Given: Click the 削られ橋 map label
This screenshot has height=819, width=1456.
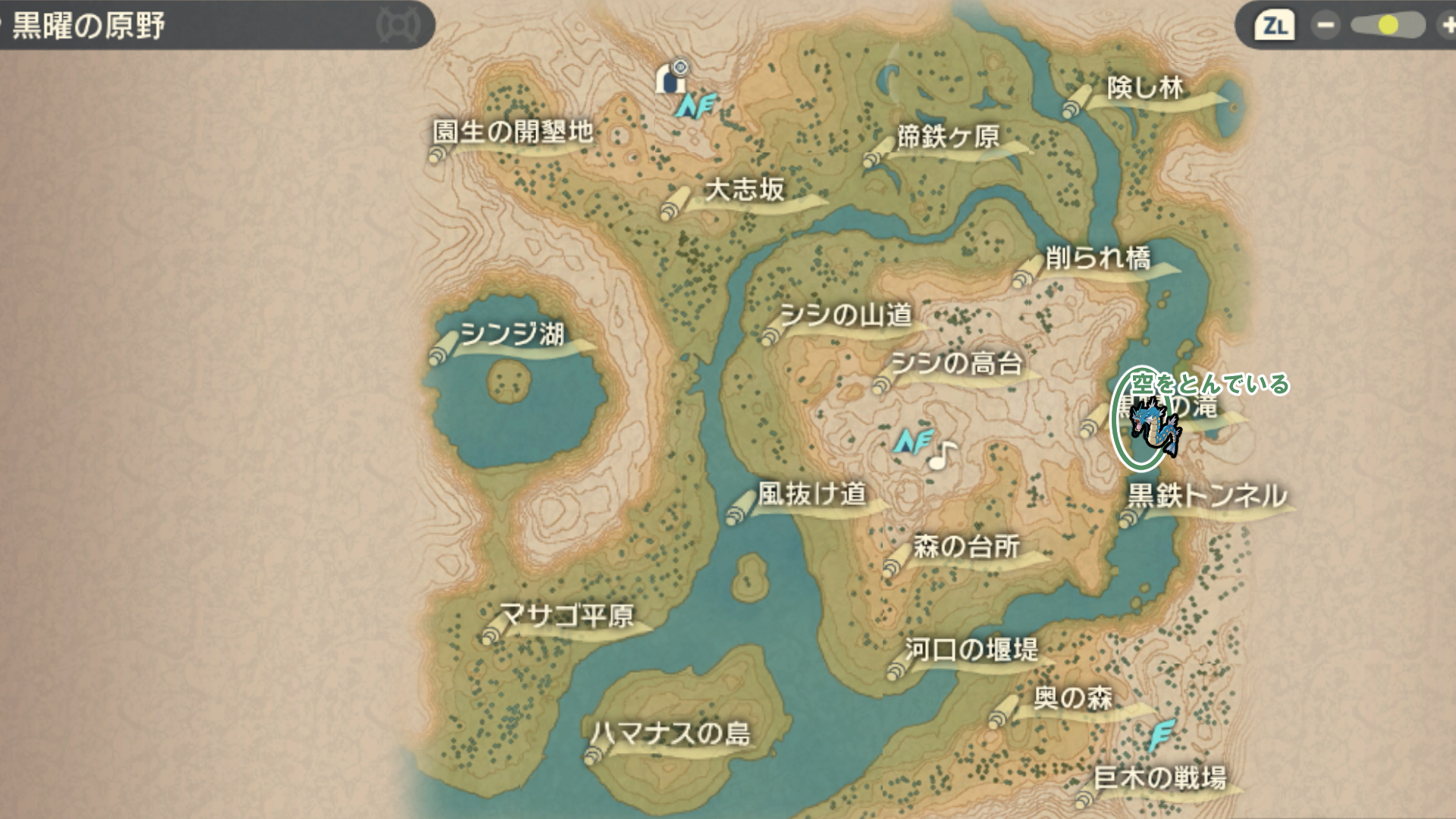Looking at the screenshot, I should click(x=1098, y=259).
